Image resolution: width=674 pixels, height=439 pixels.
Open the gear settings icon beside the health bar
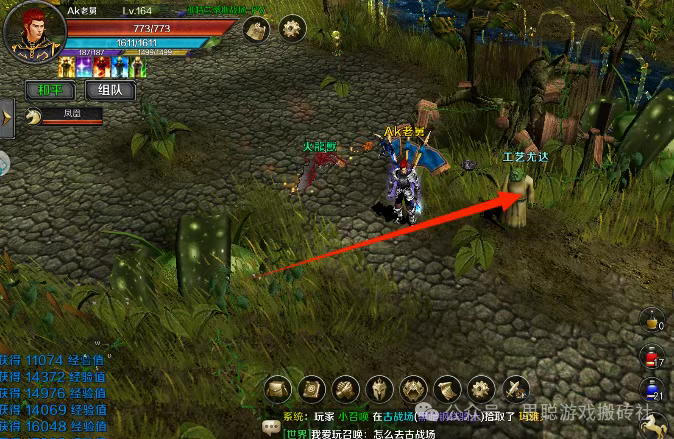[x=291, y=29]
